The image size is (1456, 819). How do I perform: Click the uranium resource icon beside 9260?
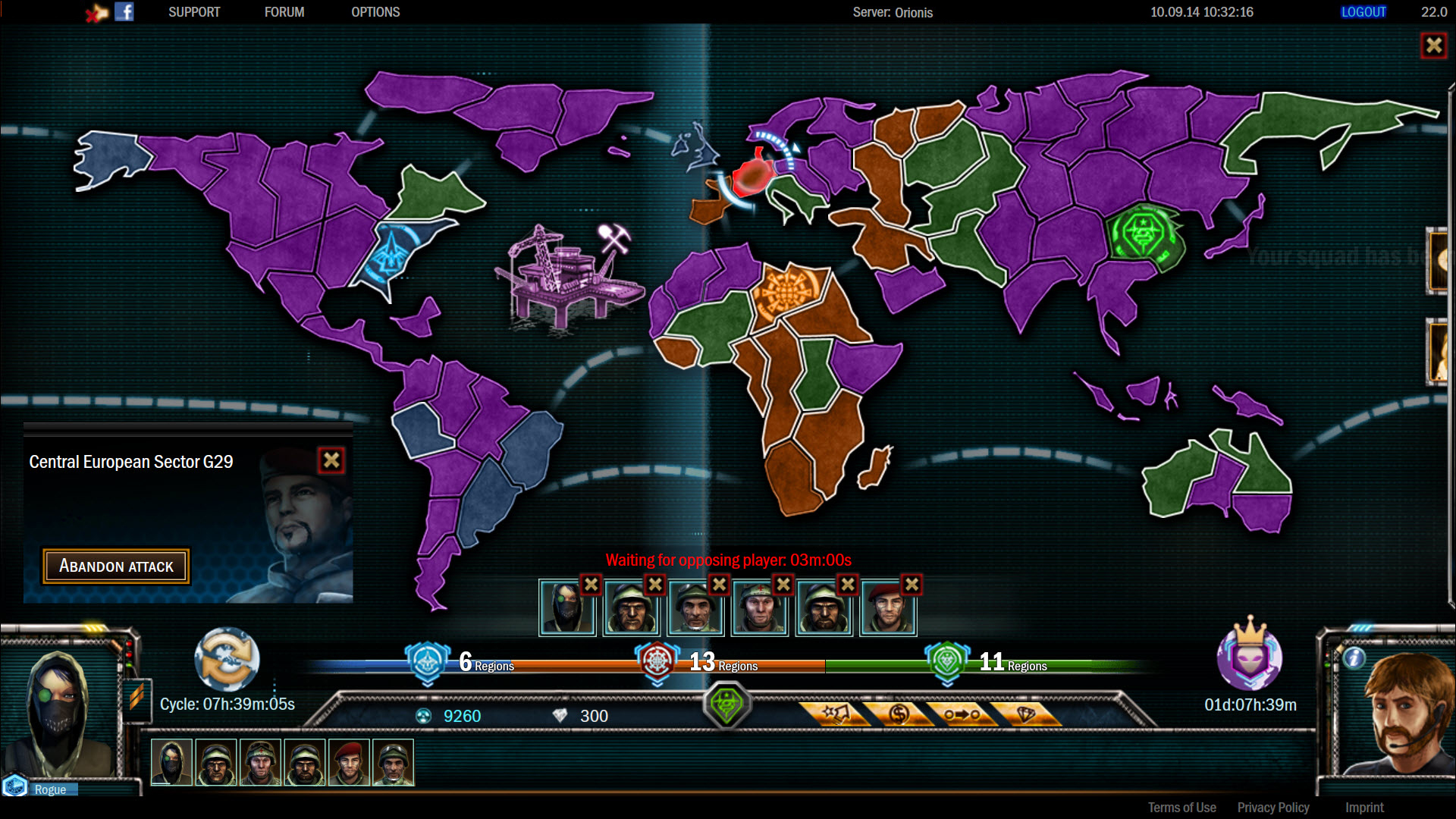[423, 715]
